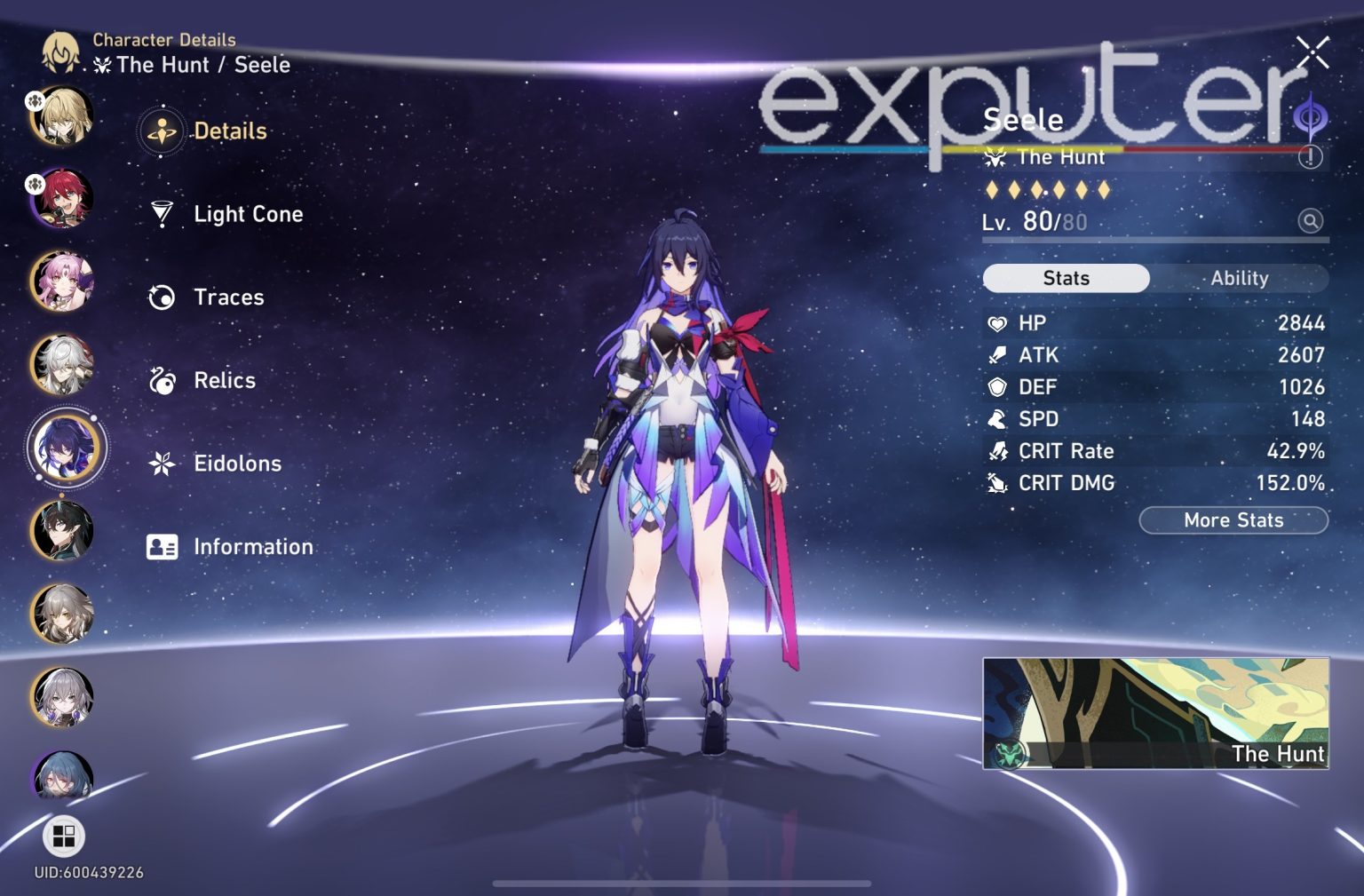The height and width of the screenshot is (896, 1364).
Task: Click the Eidolons star icon
Action: pyautogui.click(x=161, y=463)
